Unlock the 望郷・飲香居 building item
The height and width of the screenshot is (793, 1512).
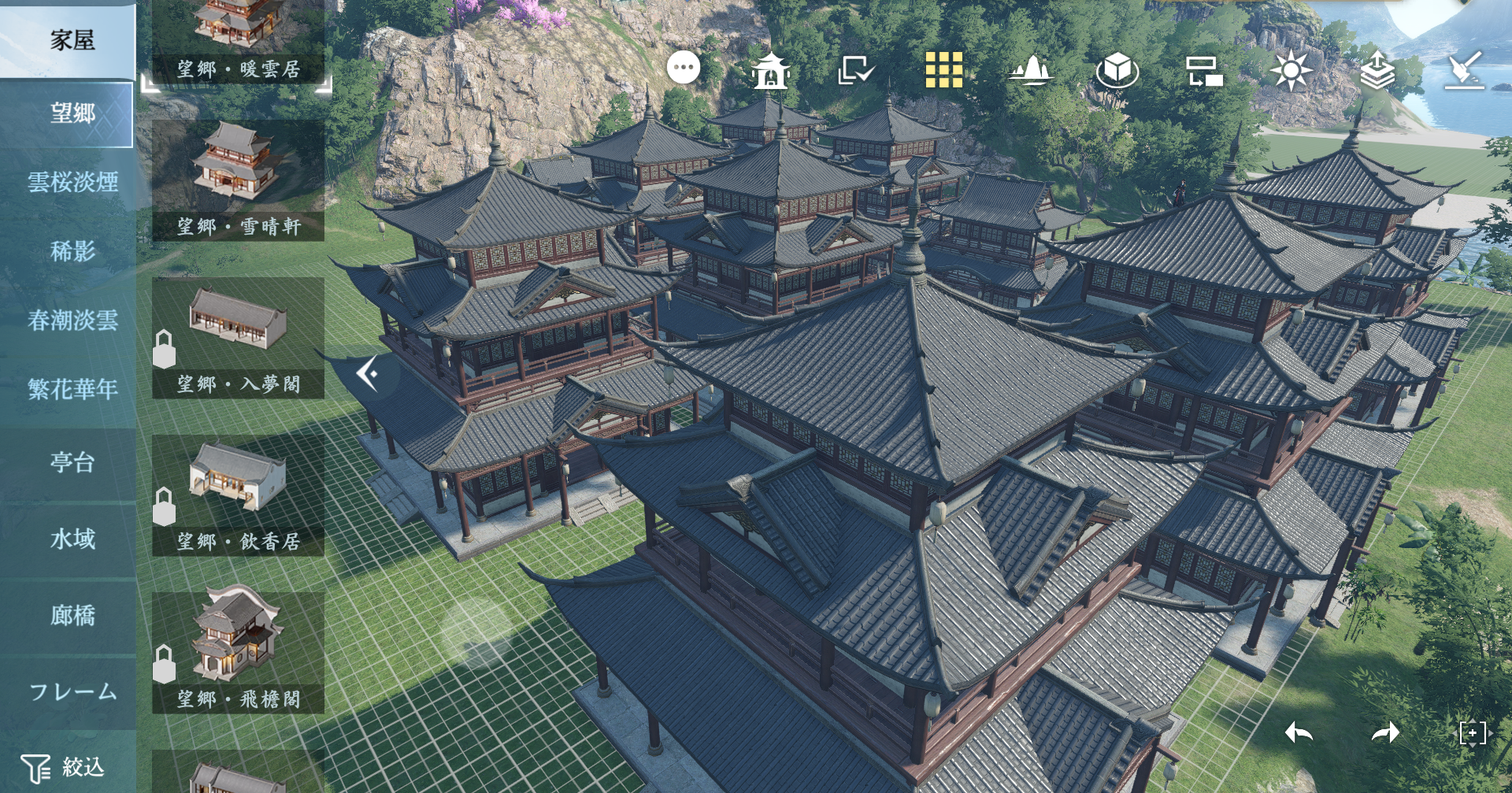165,507
